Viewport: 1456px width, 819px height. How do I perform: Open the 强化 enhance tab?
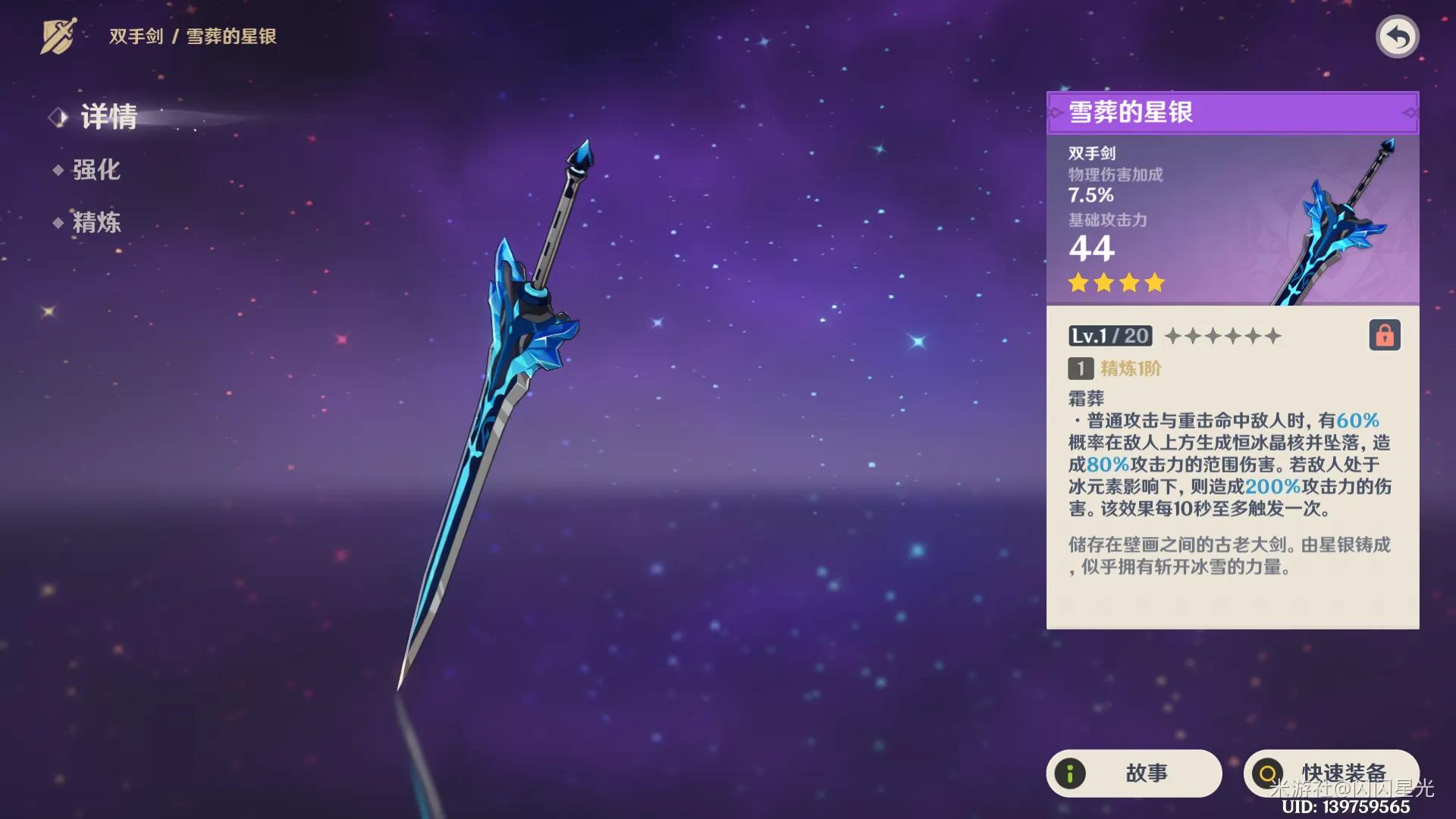tap(96, 170)
